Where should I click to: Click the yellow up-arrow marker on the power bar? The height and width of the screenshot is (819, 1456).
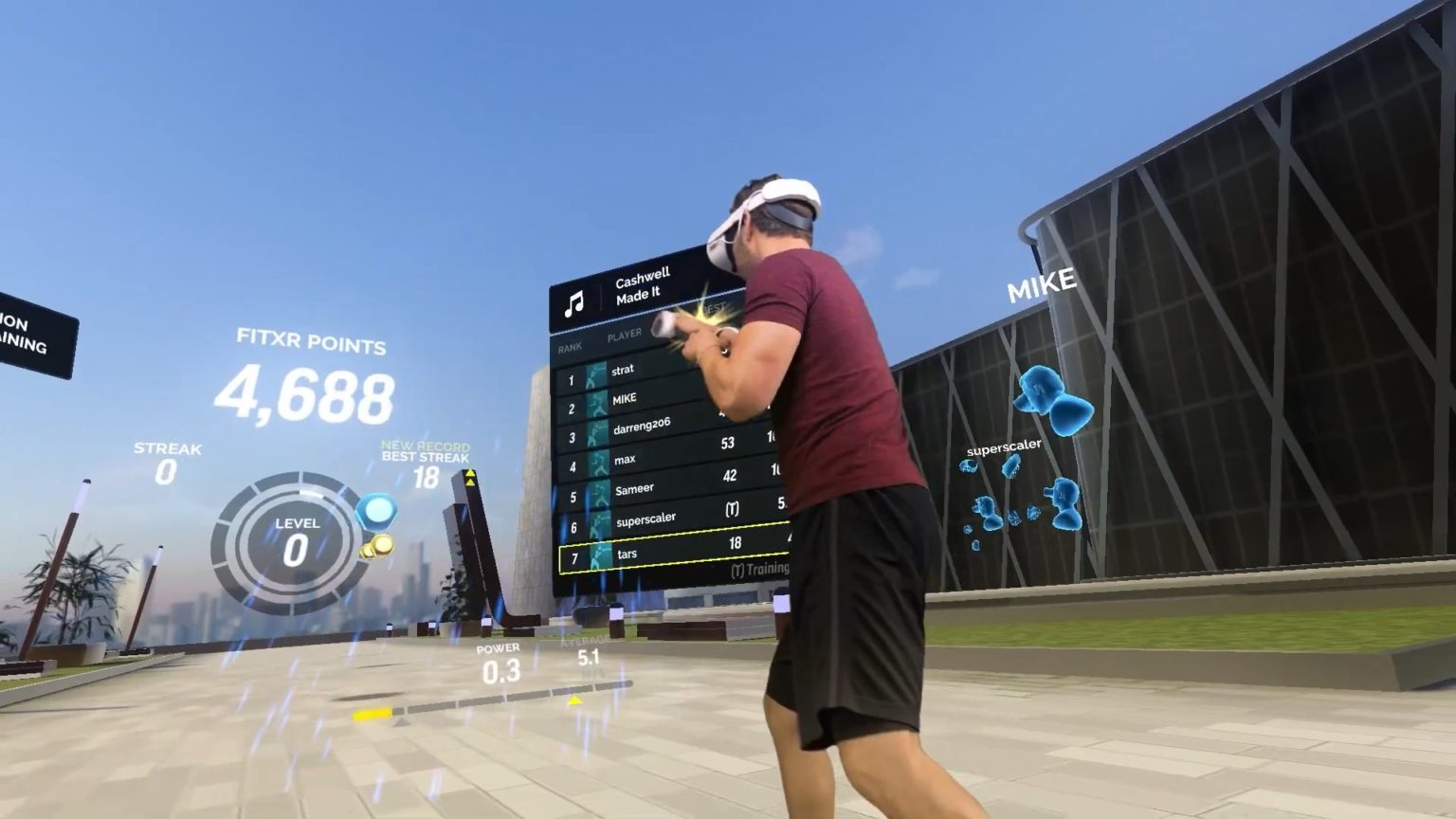(573, 701)
